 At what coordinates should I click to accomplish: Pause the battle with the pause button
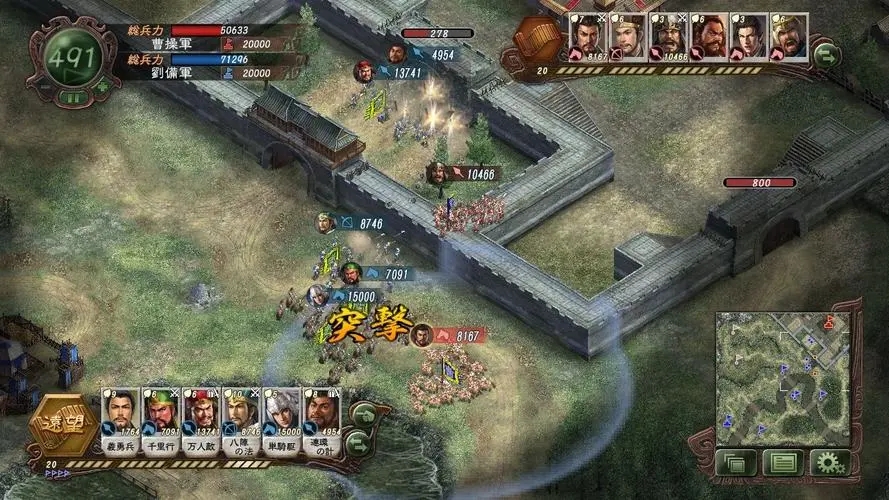[x=71, y=99]
